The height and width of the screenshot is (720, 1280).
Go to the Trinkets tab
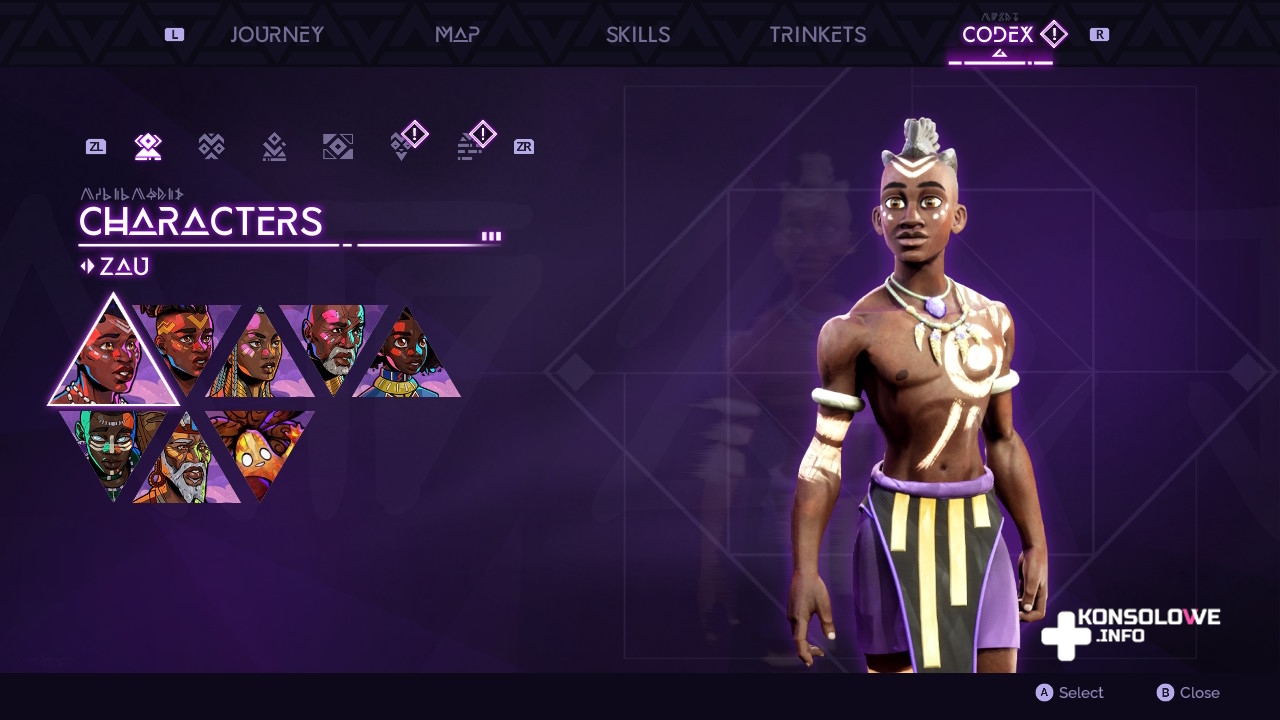pyautogui.click(x=817, y=35)
